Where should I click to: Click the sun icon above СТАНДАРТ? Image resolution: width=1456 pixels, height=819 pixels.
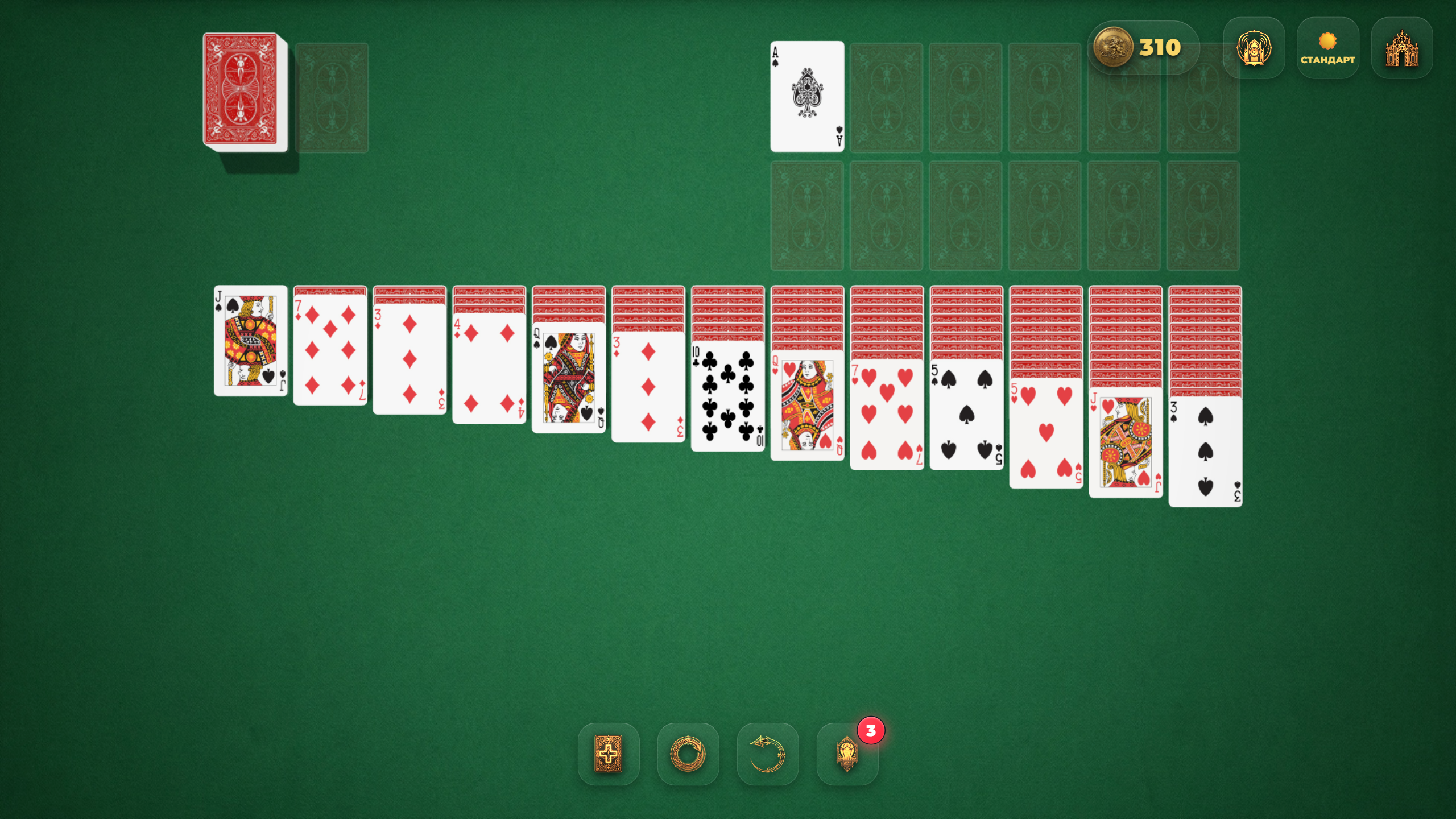1328,40
